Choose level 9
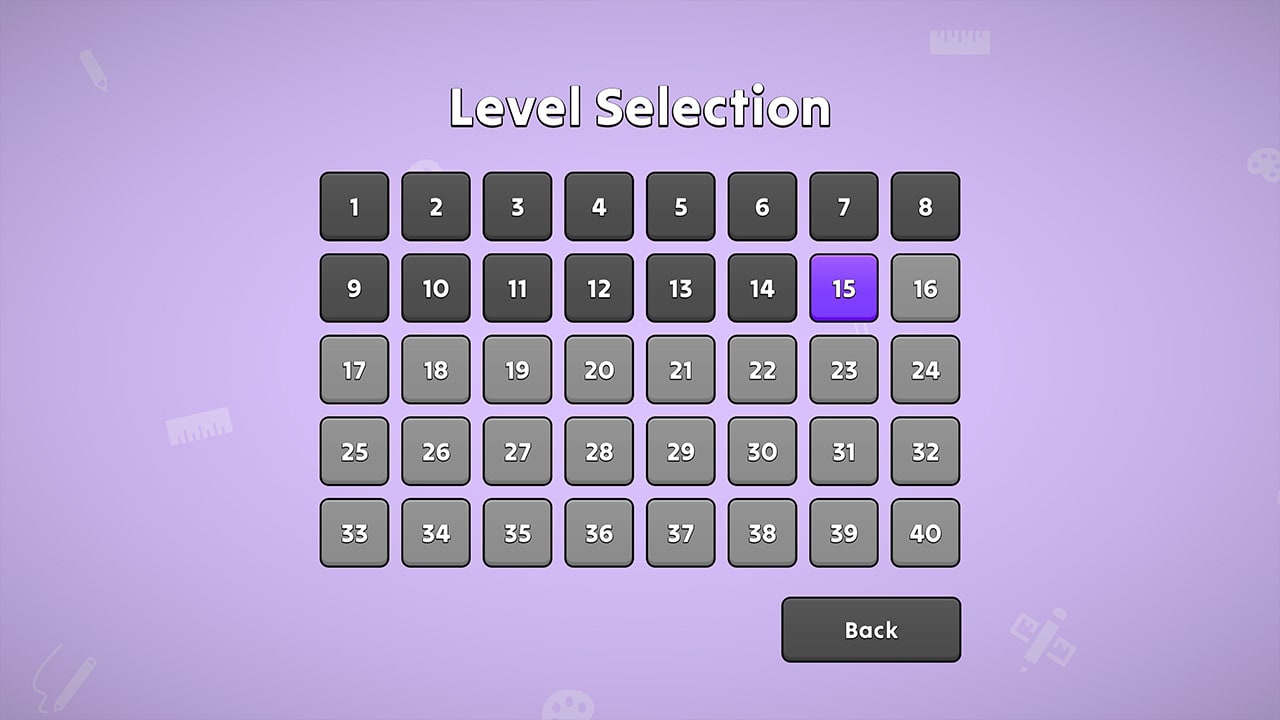The image size is (1280, 720). pos(353,289)
